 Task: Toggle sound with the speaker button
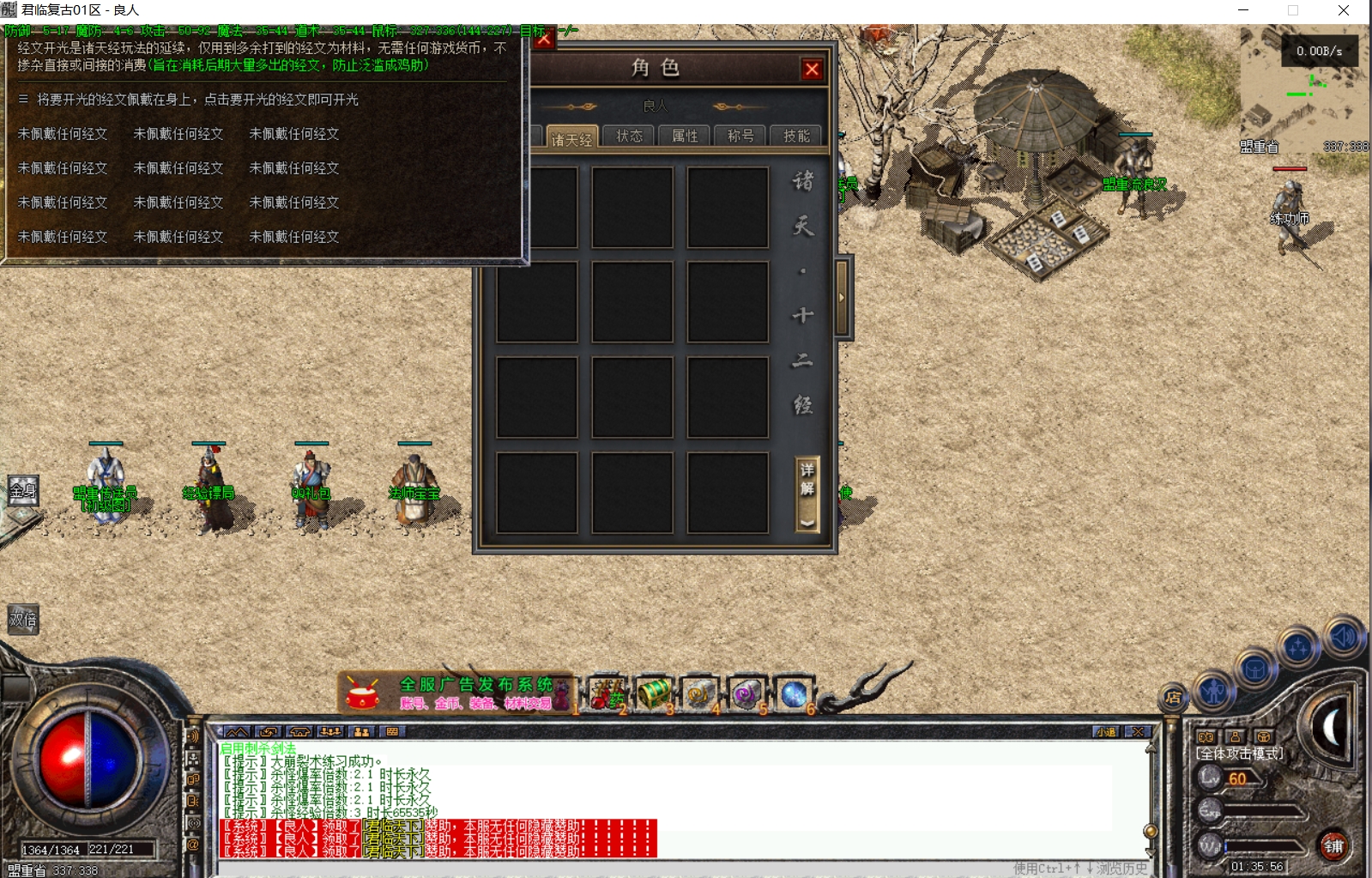point(1342,636)
